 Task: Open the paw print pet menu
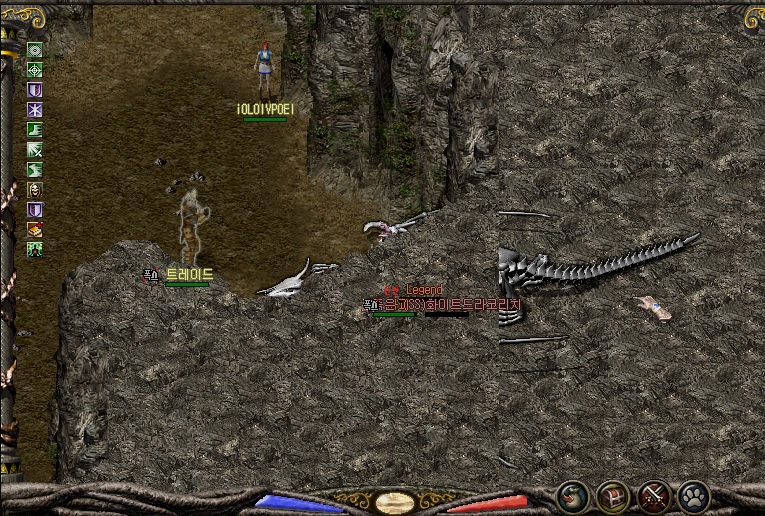[x=693, y=495]
